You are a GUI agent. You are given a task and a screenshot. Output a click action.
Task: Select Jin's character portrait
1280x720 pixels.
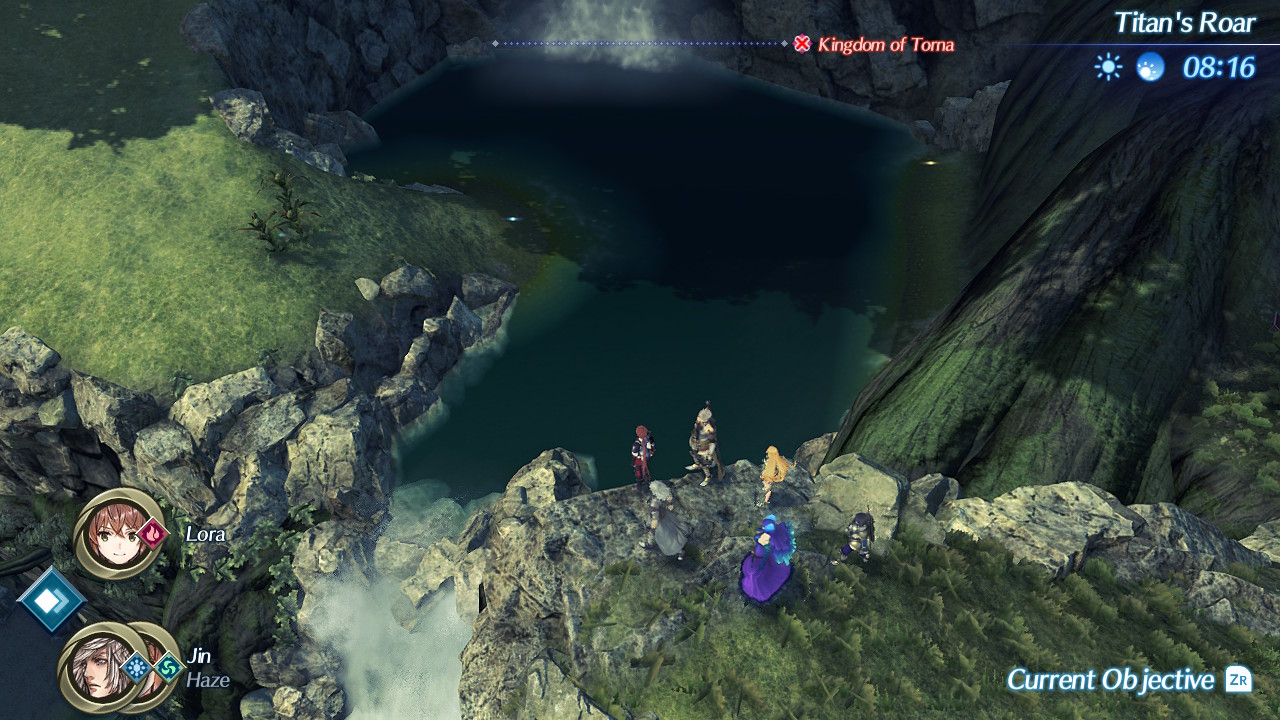[97, 668]
